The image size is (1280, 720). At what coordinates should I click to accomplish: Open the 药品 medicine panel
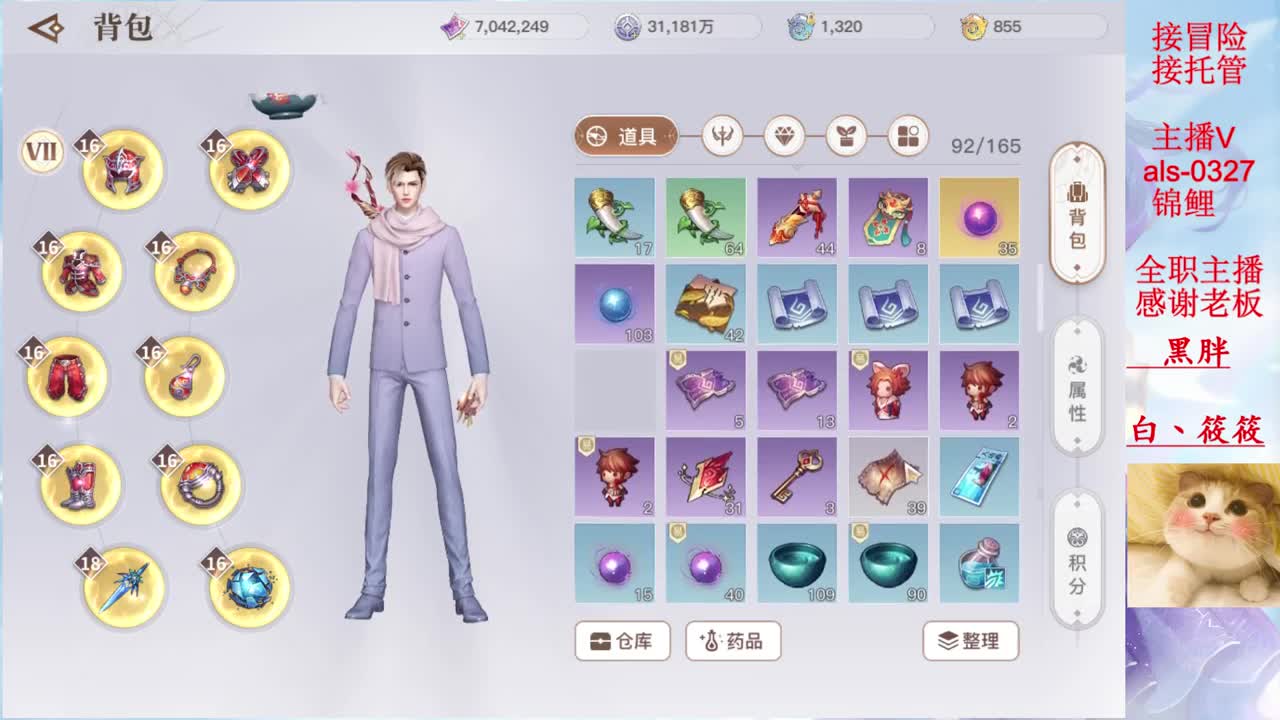coord(732,642)
